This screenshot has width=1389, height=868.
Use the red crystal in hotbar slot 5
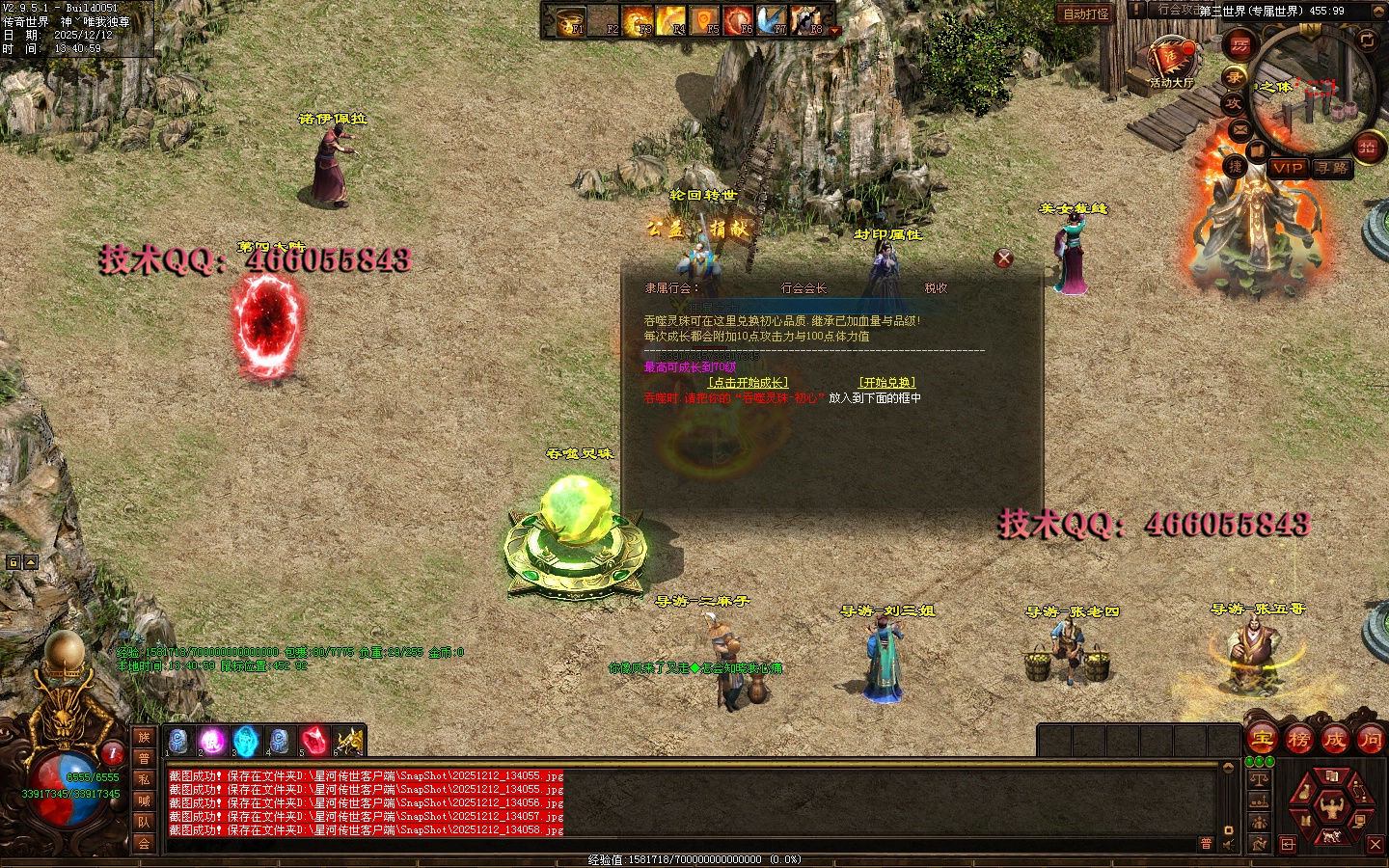click(313, 741)
